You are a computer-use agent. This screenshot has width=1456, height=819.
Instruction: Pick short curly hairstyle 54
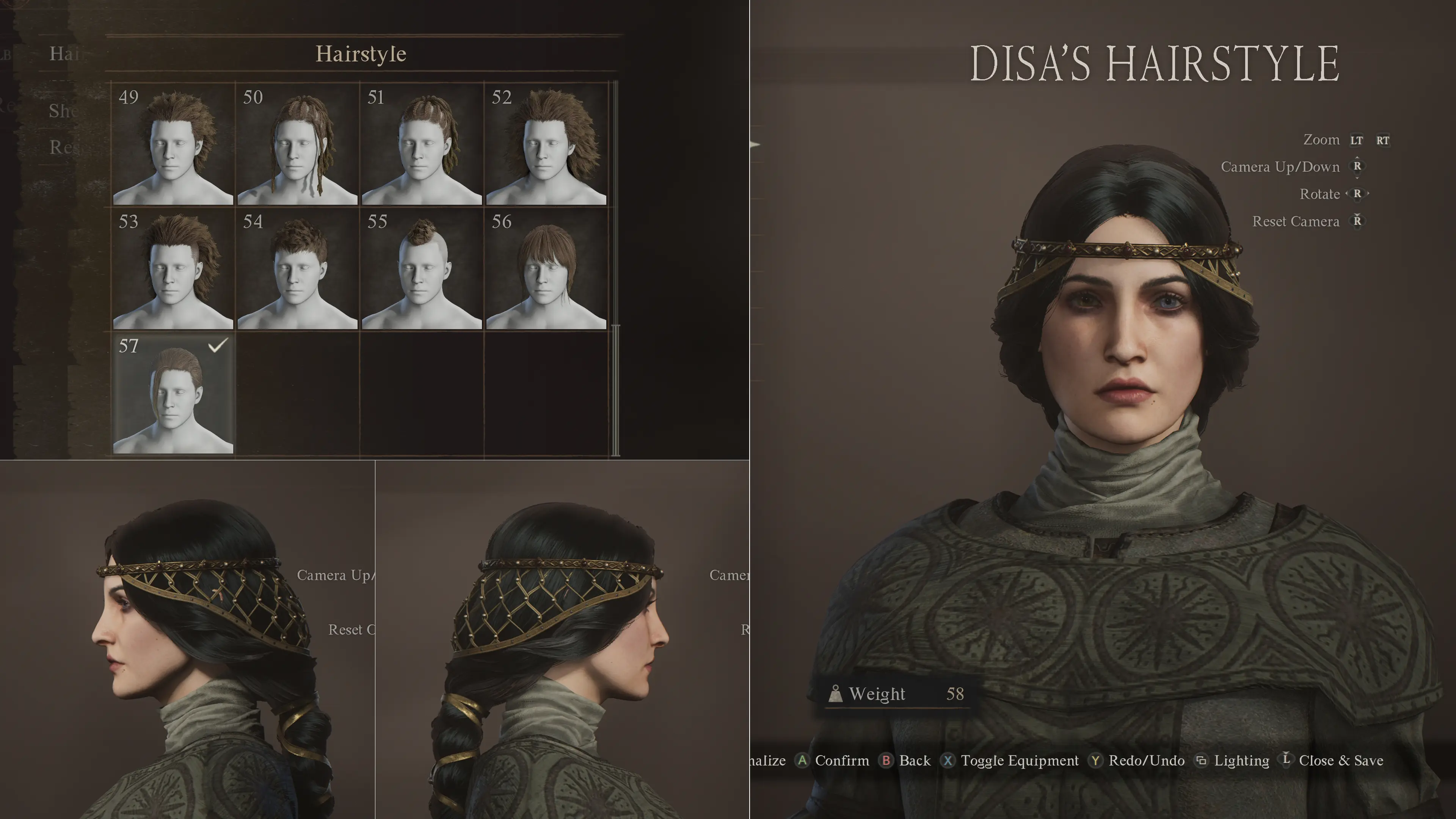coord(297,268)
